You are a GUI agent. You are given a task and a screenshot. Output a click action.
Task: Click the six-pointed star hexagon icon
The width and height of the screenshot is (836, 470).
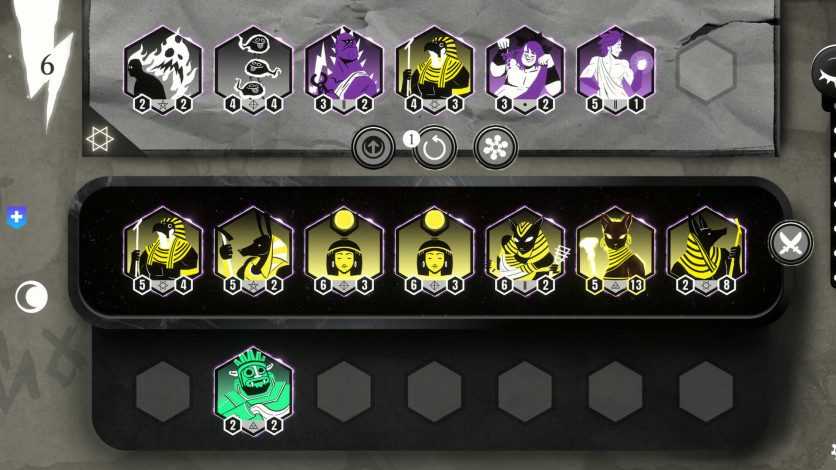click(x=100, y=141)
